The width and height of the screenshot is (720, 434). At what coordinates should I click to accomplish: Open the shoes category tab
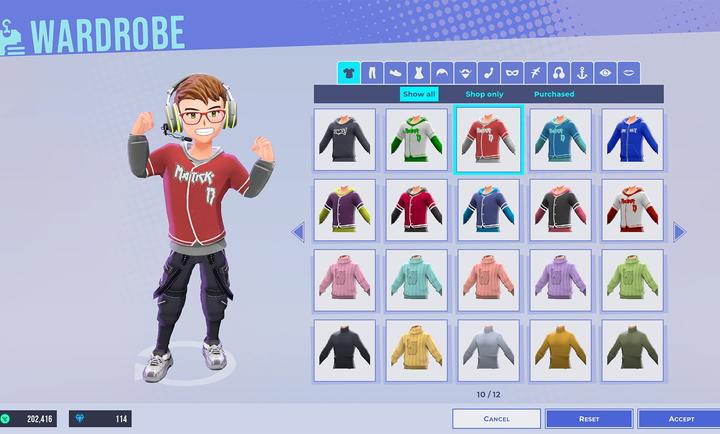point(395,73)
